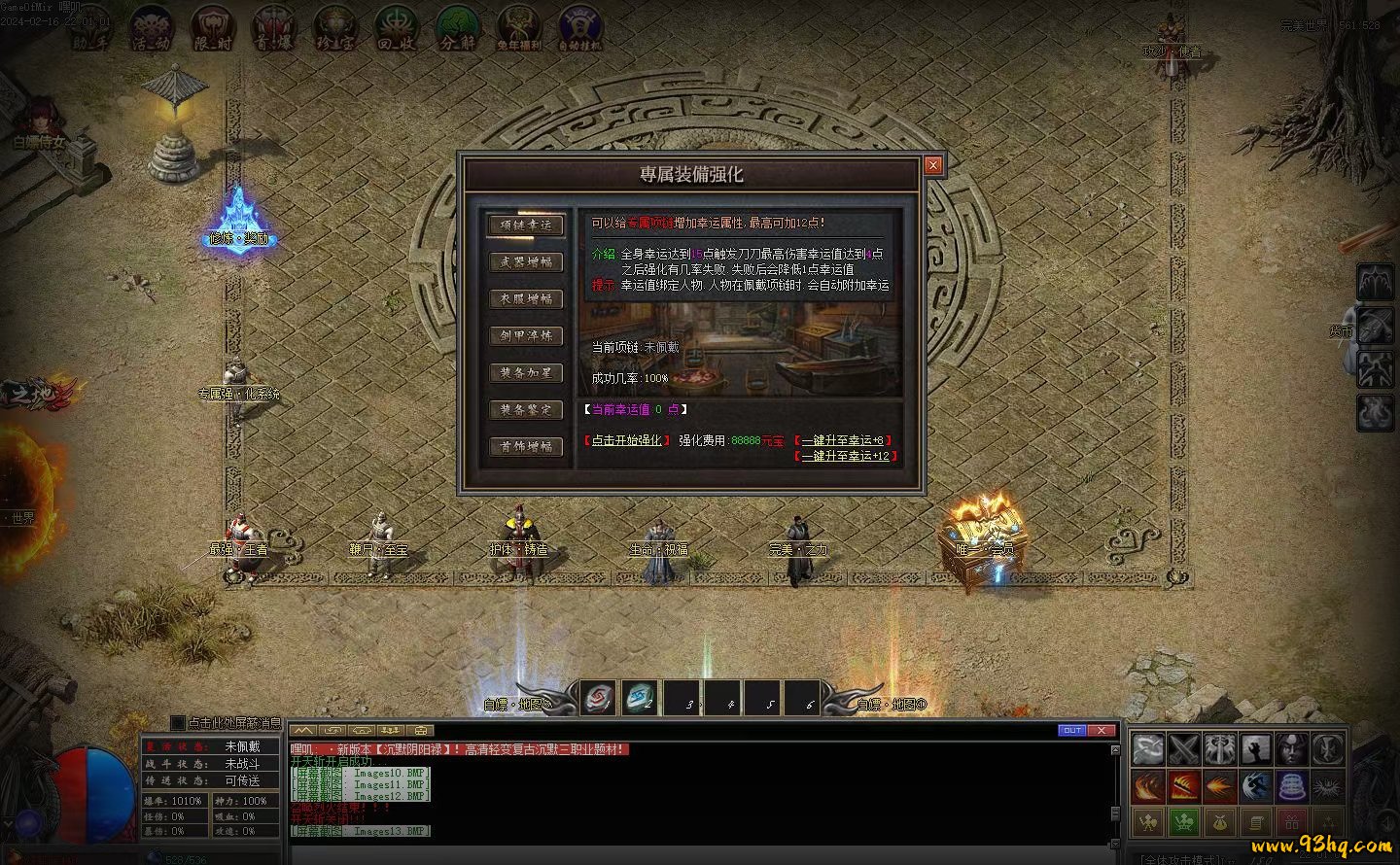Open the 活动 events icon
This screenshot has height=865, width=1400.
coord(152,27)
